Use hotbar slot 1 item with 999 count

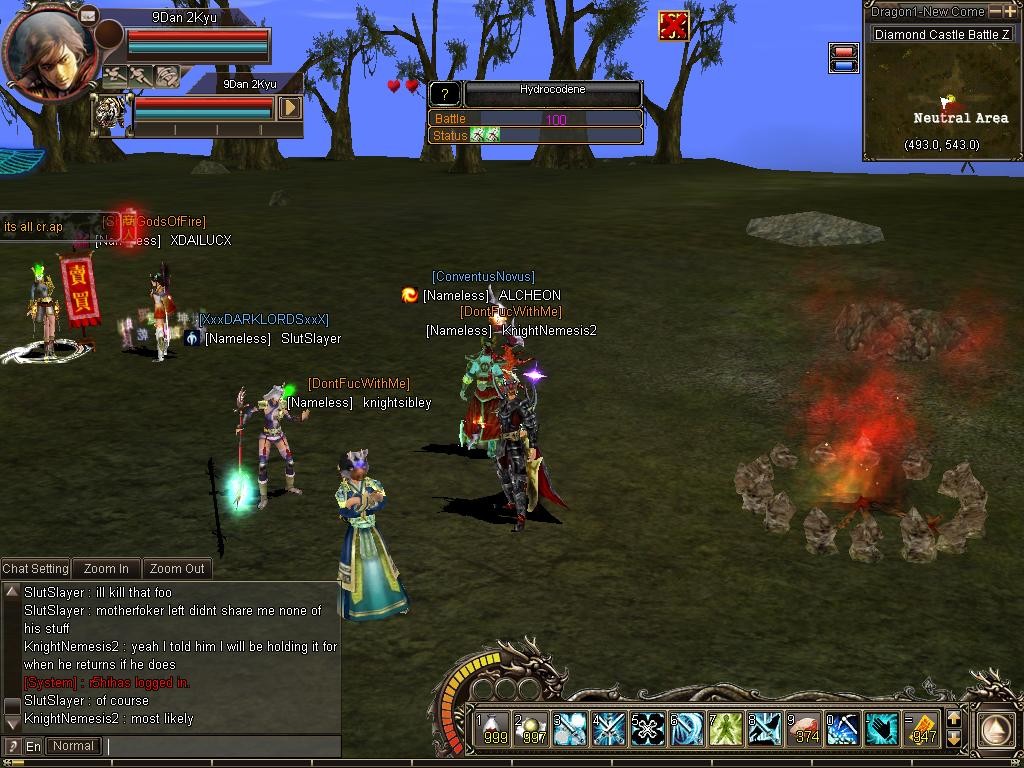coord(491,728)
